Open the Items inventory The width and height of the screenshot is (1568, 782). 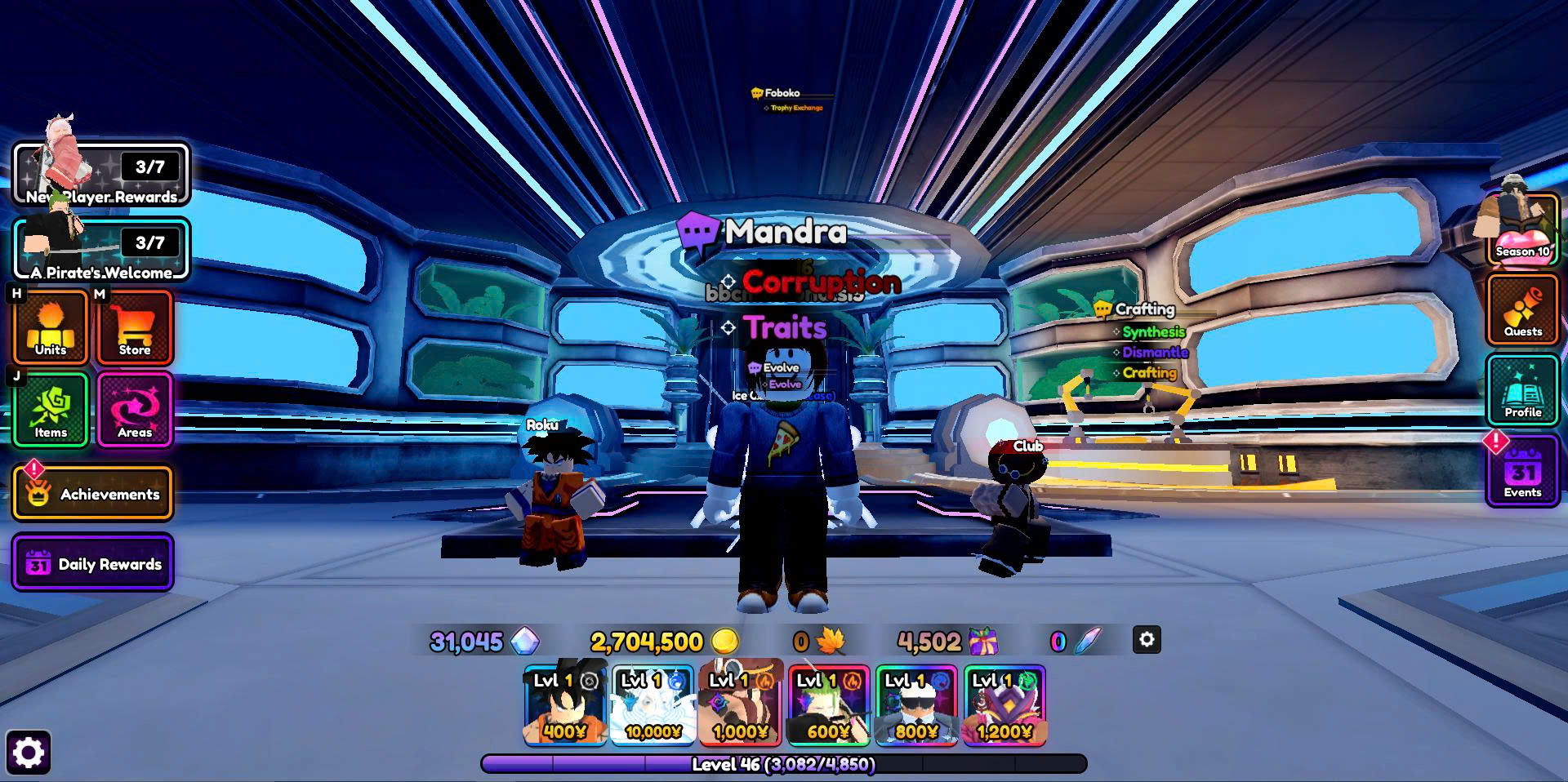(x=51, y=410)
